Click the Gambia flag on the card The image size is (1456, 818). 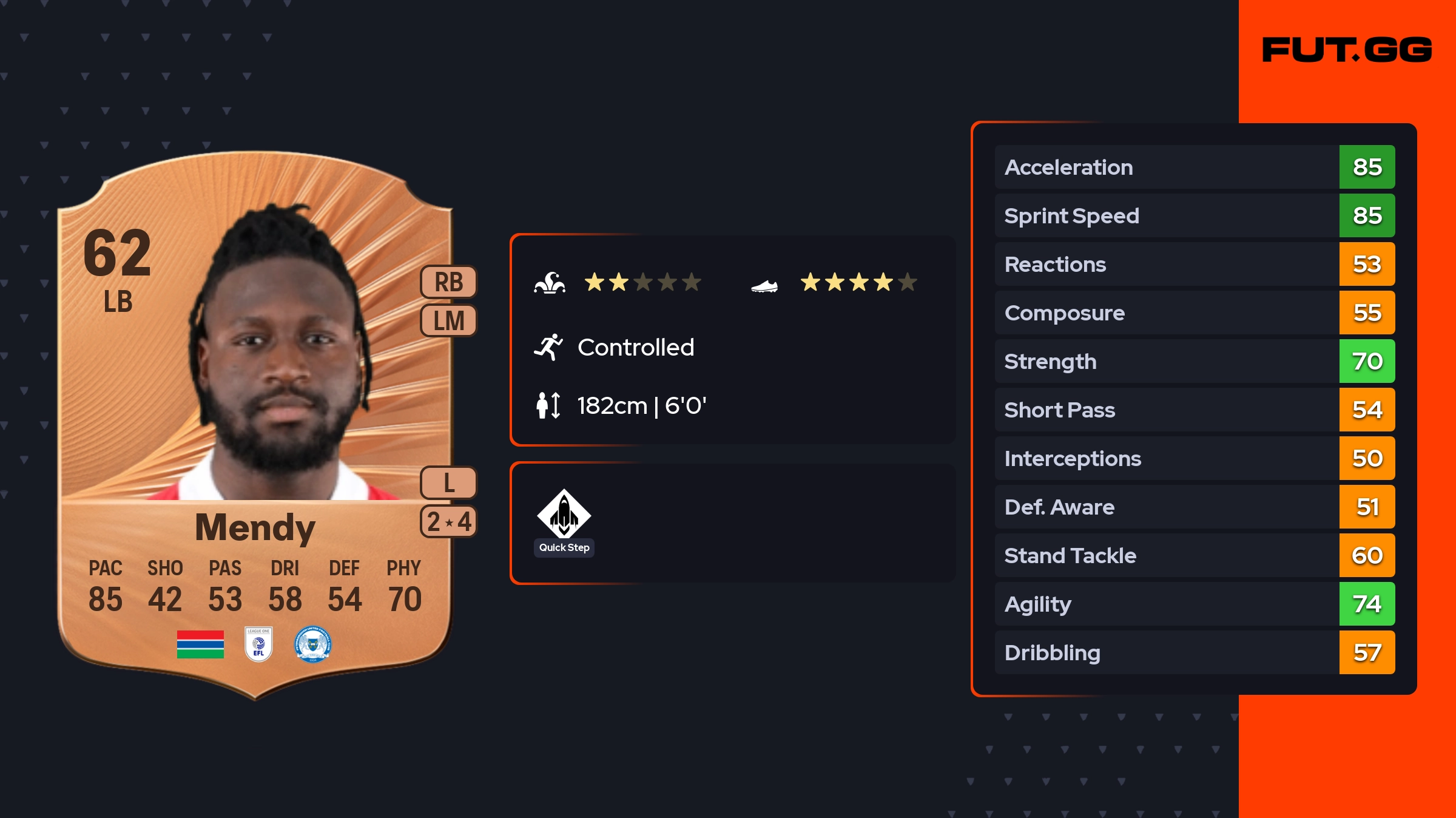tap(200, 644)
